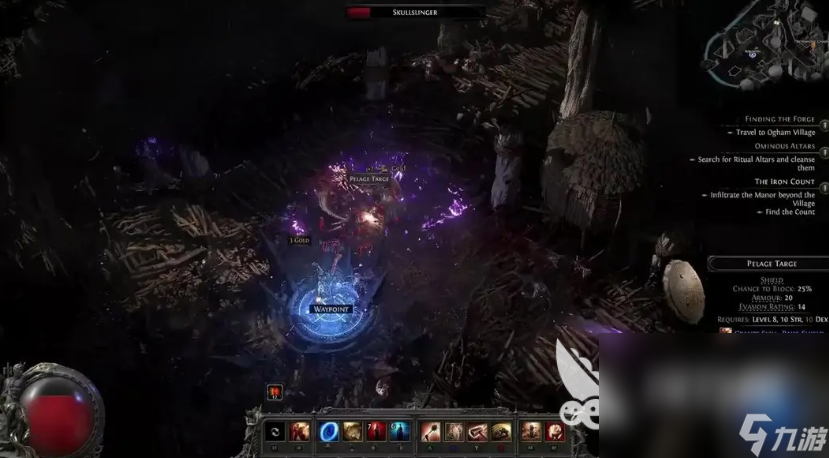829x458 pixels.
Task: Pick up the Pelage Targe item label
Action: (369, 178)
